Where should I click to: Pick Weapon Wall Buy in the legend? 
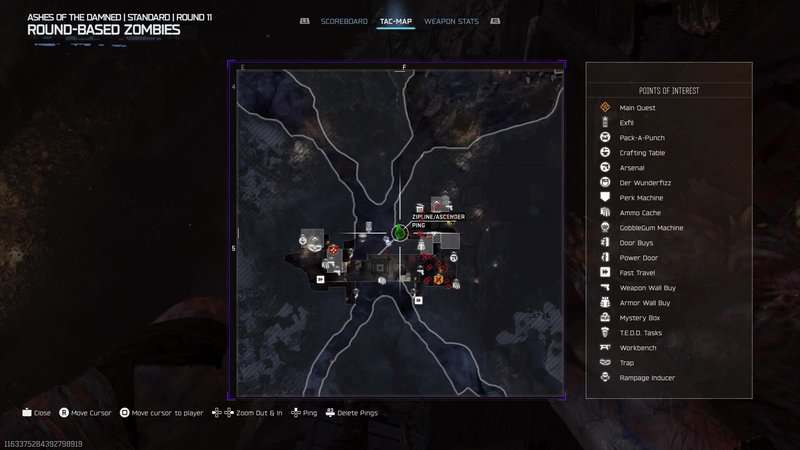pyautogui.click(x=646, y=288)
